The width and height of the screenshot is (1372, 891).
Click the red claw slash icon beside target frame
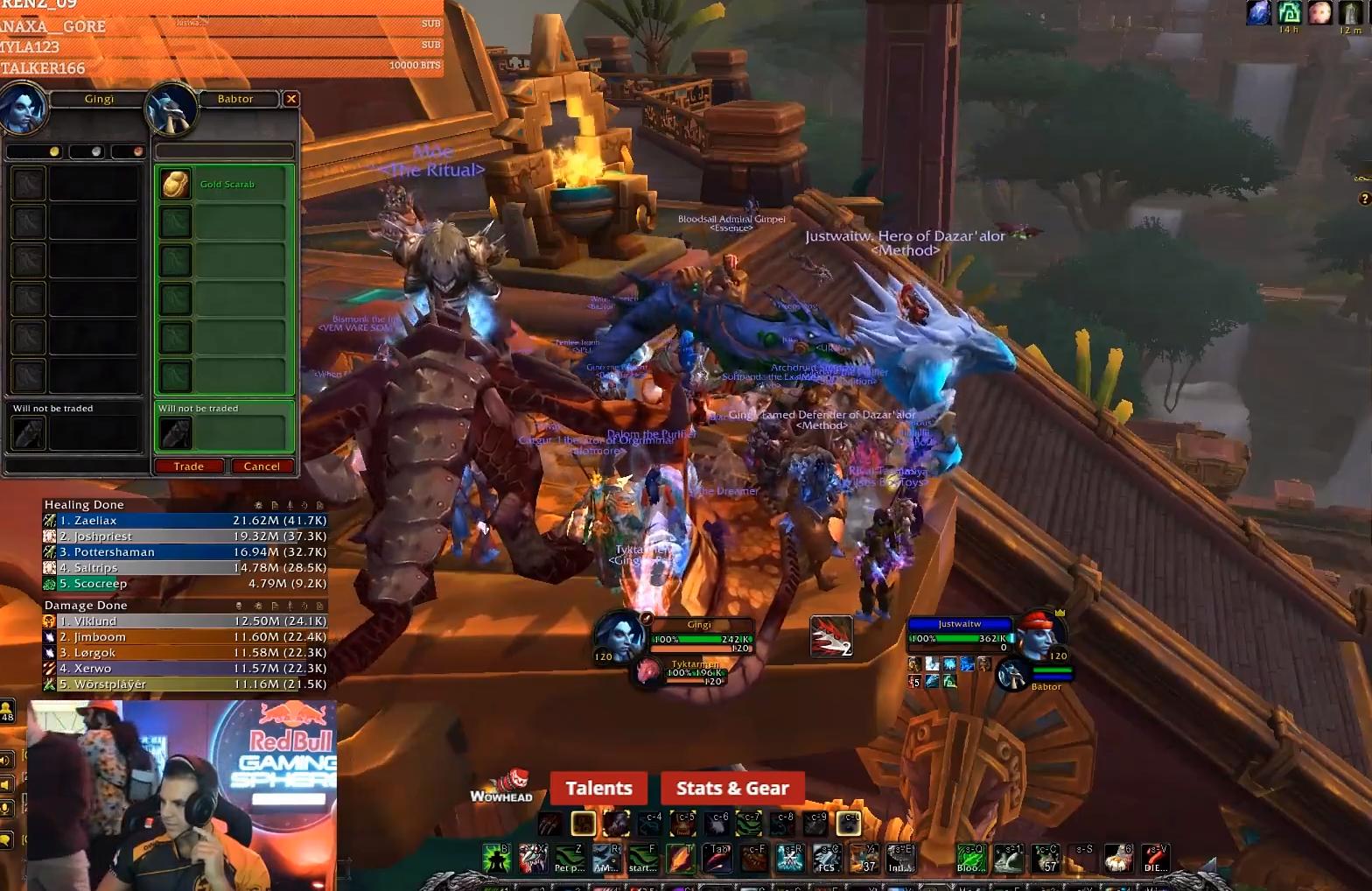coord(830,636)
